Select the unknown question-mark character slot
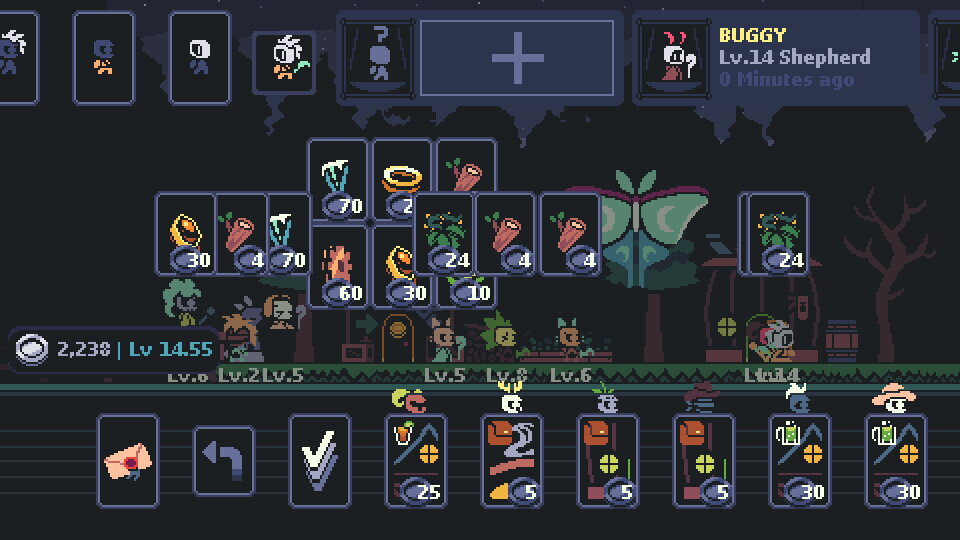Image resolution: width=960 pixels, height=540 pixels. tap(379, 58)
